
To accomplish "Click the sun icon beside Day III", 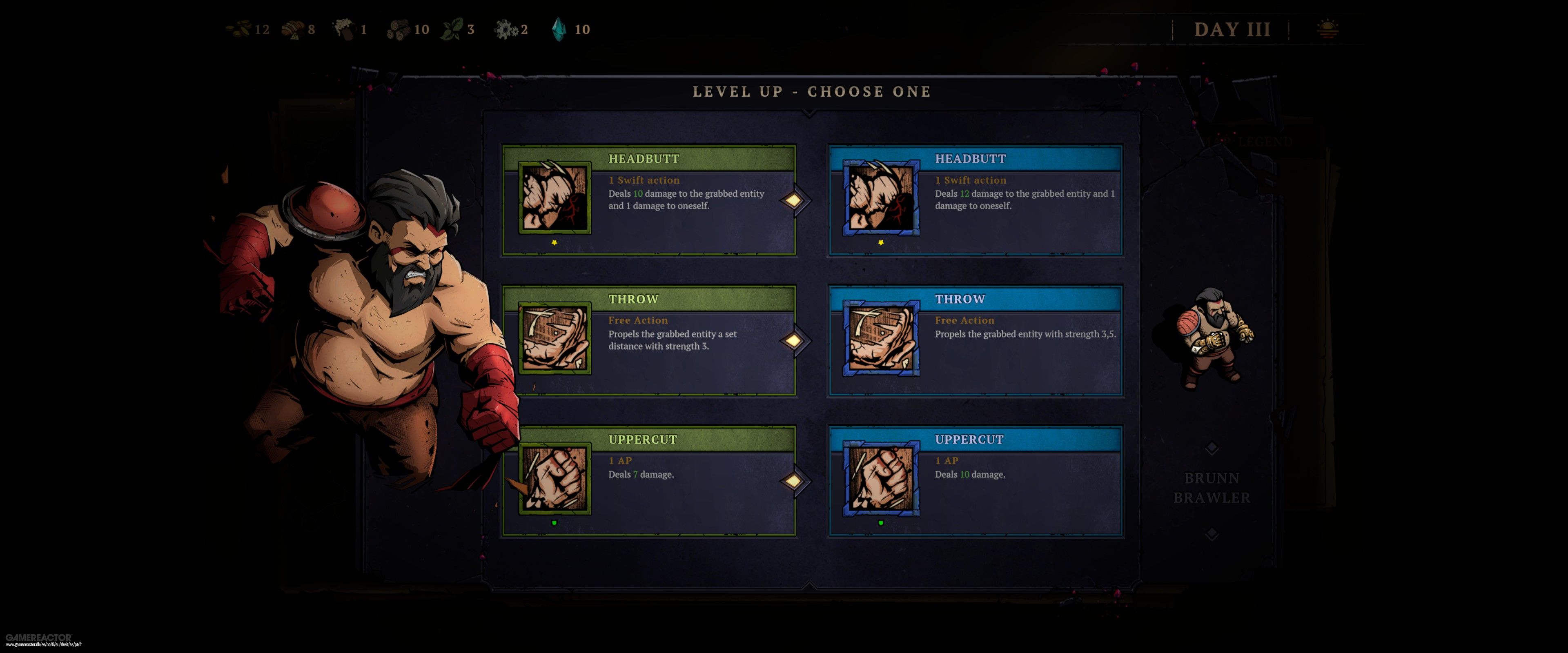I will (x=1327, y=29).
